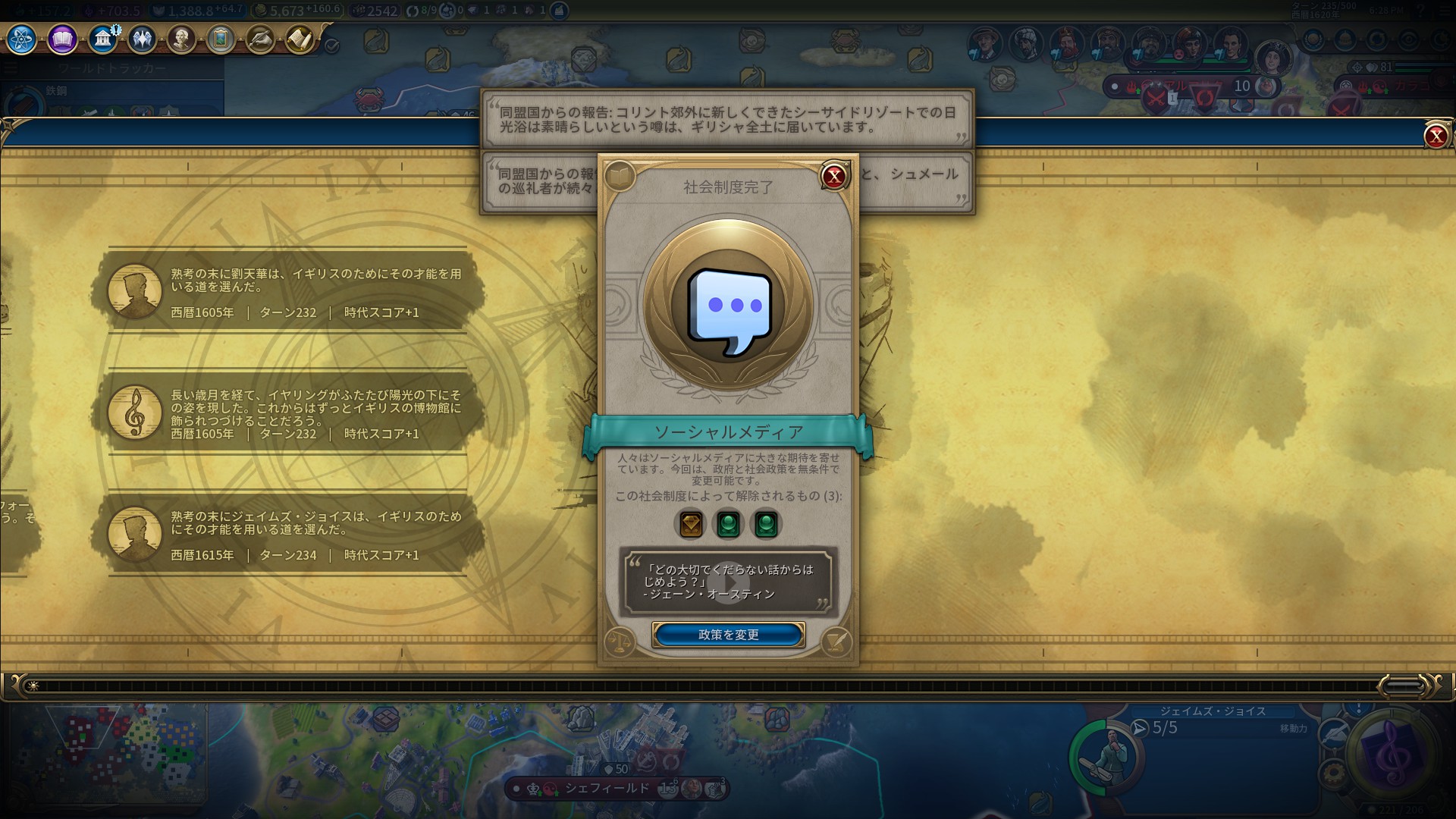Viewport: 1456px width, 819px height.
Task: Open the science research tree icon
Action: [21, 39]
